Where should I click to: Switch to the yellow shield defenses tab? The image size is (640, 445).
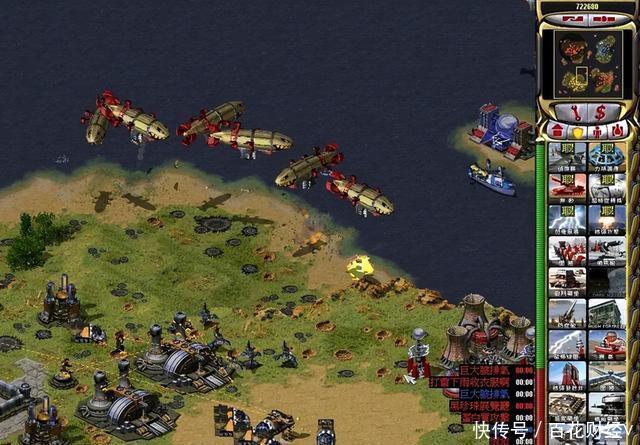click(577, 132)
